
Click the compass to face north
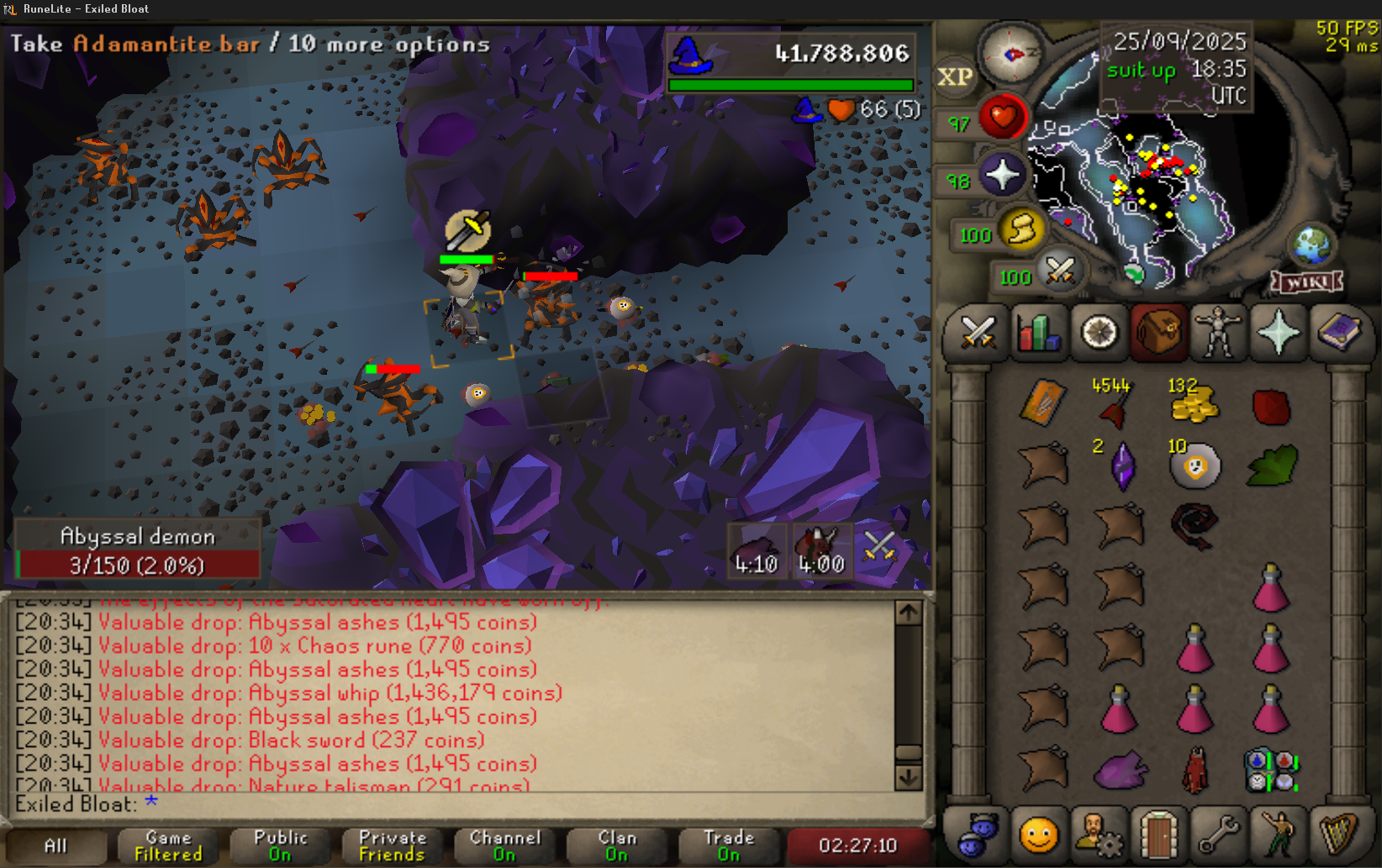coord(1012,55)
